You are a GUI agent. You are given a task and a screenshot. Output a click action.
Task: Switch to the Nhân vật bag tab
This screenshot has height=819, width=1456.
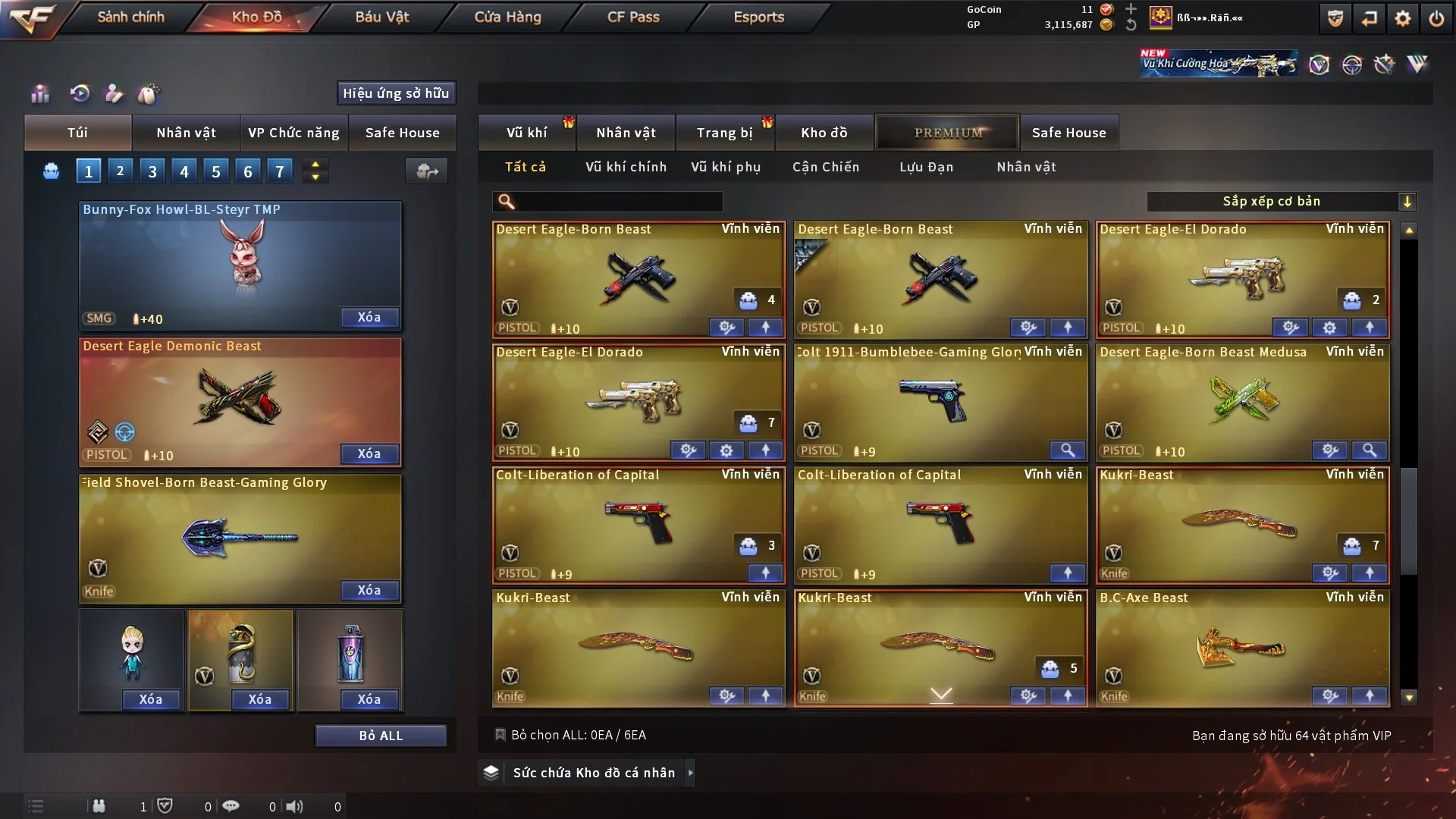pos(186,133)
